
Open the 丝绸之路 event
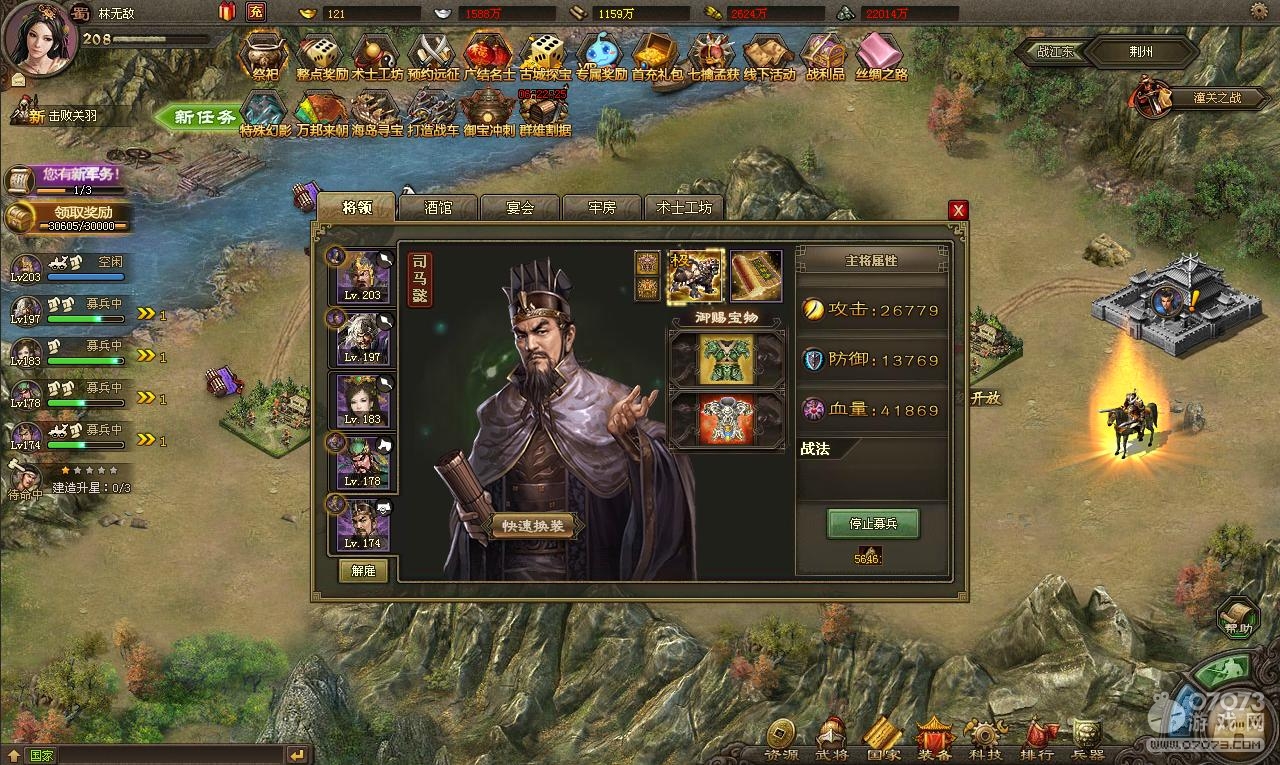[880, 55]
